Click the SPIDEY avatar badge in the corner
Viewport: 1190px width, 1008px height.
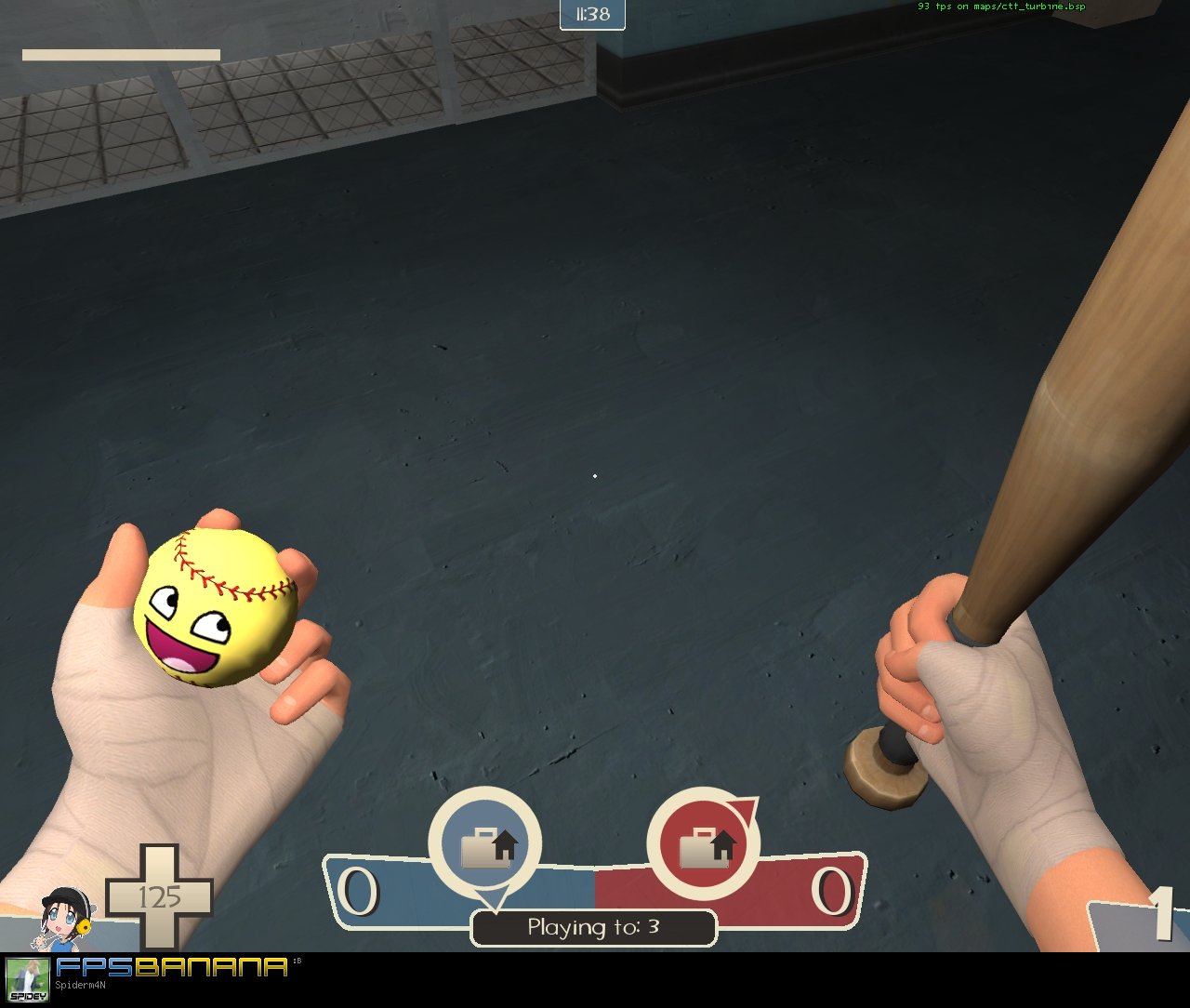tap(28, 981)
